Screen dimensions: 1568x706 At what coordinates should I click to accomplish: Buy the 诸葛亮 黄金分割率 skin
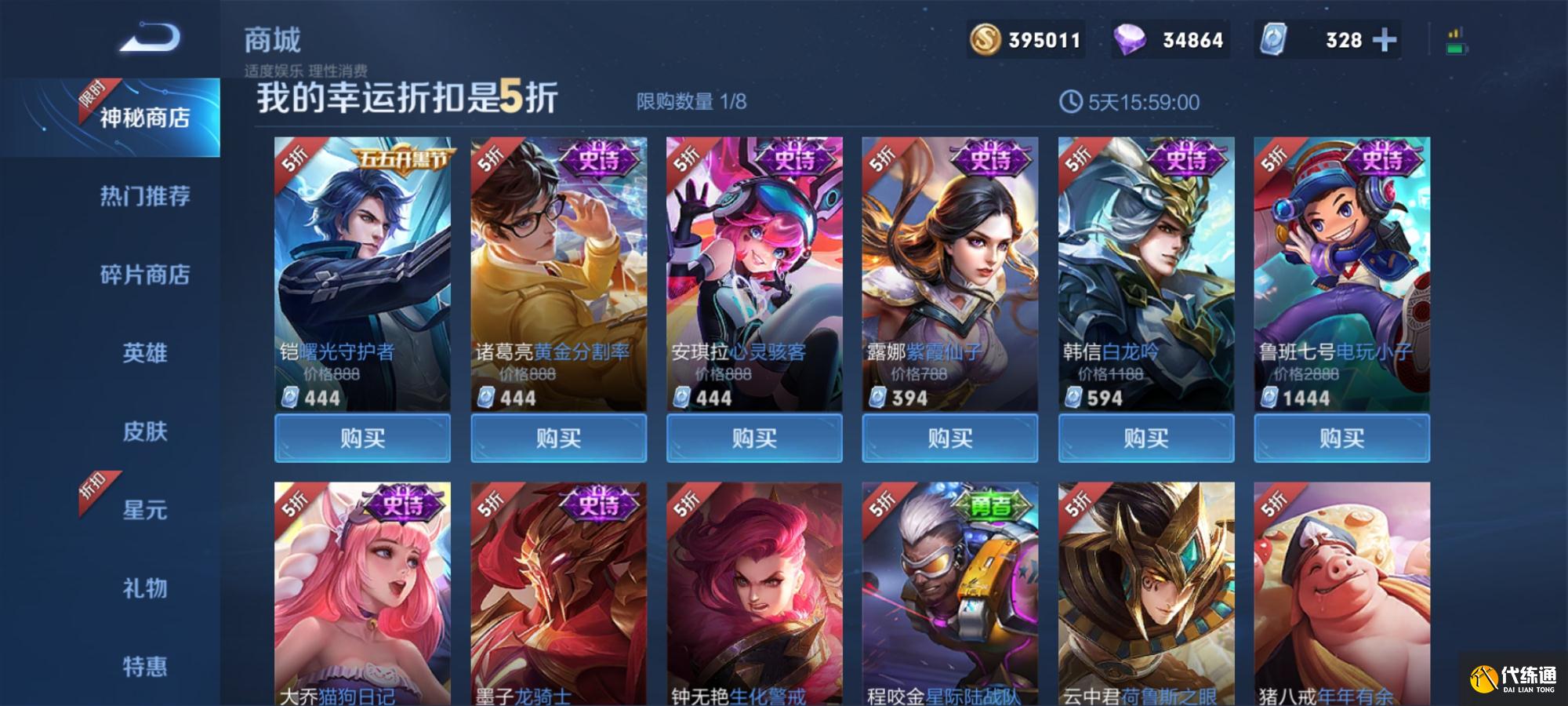[x=558, y=438]
